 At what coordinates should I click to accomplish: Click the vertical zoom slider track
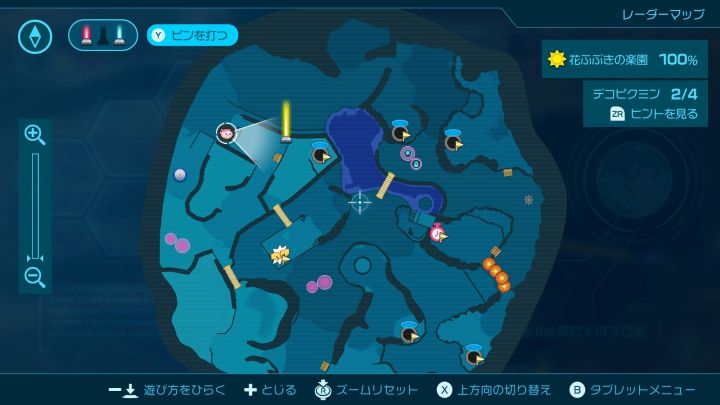pyautogui.click(x=34, y=205)
